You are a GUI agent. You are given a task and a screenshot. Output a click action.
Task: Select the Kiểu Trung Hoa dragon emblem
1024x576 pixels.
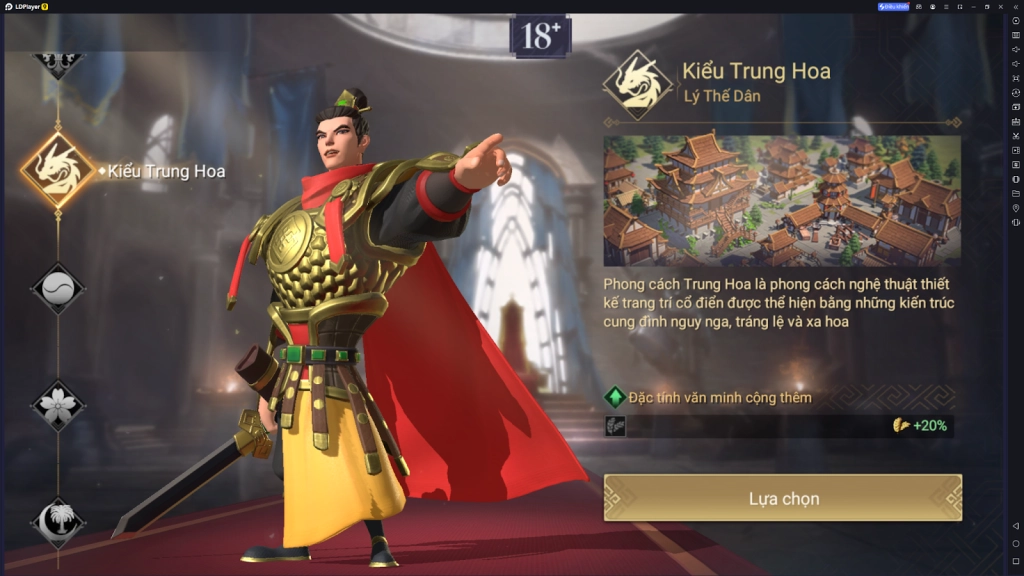(x=59, y=170)
